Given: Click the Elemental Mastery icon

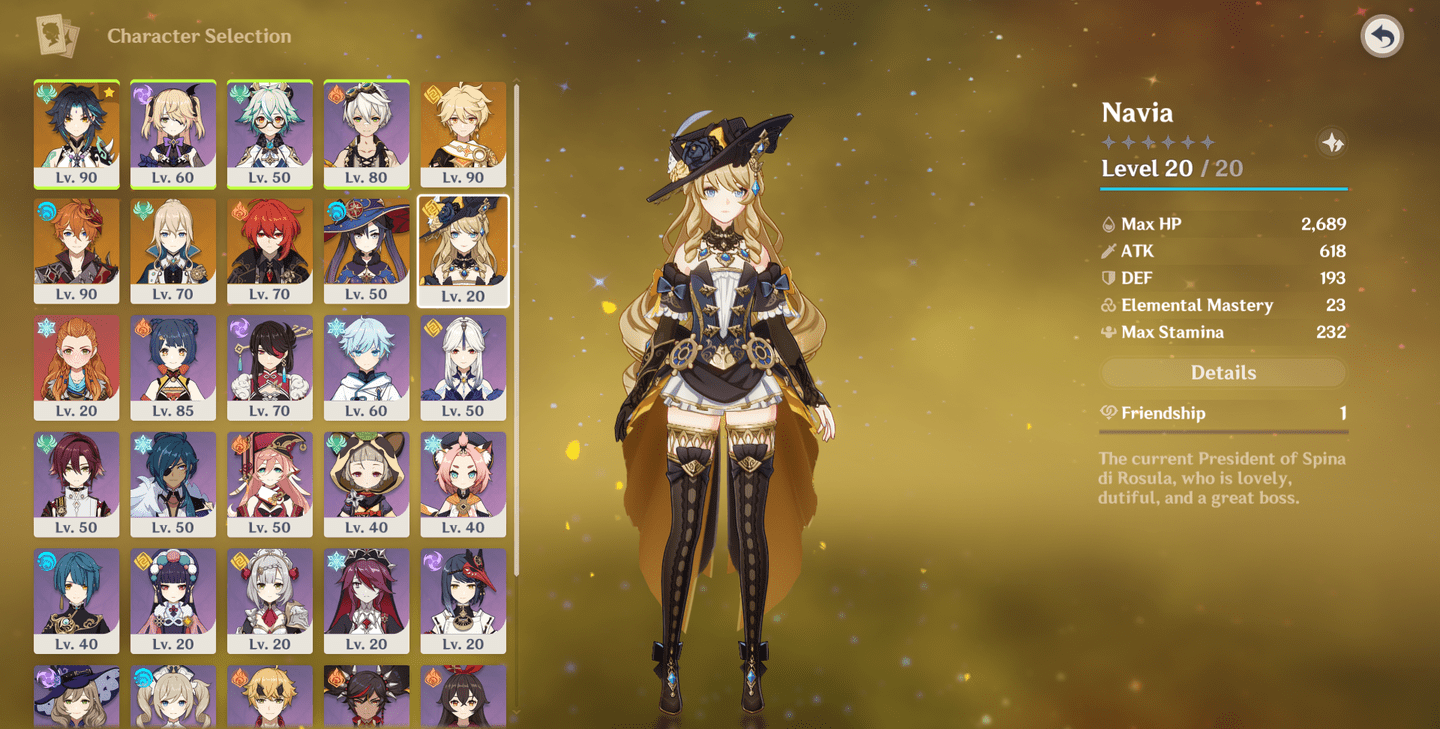Looking at the screenshot, I should [x=1109, y=304].
